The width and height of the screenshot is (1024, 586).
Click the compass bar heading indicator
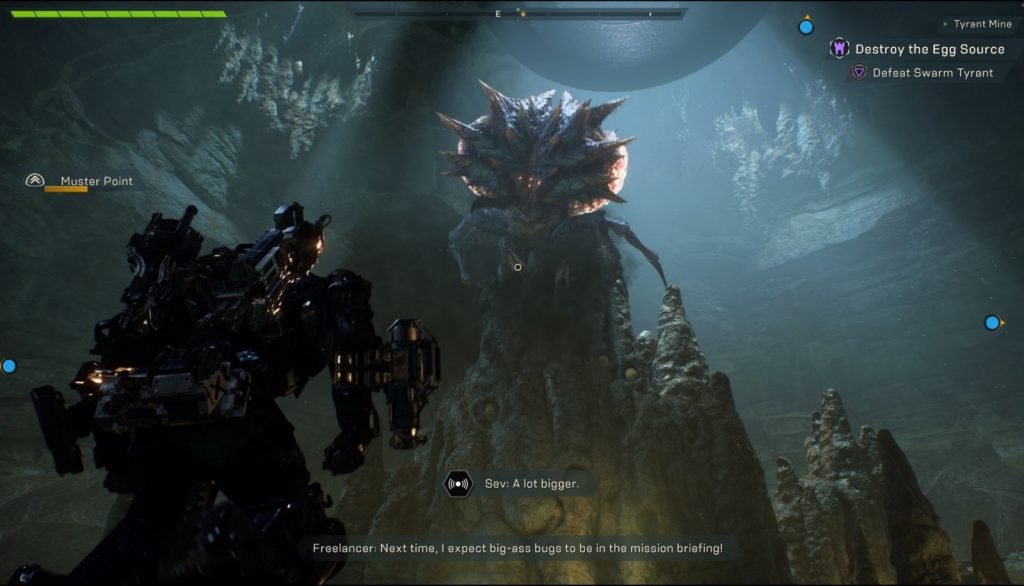tap(520, 14)
